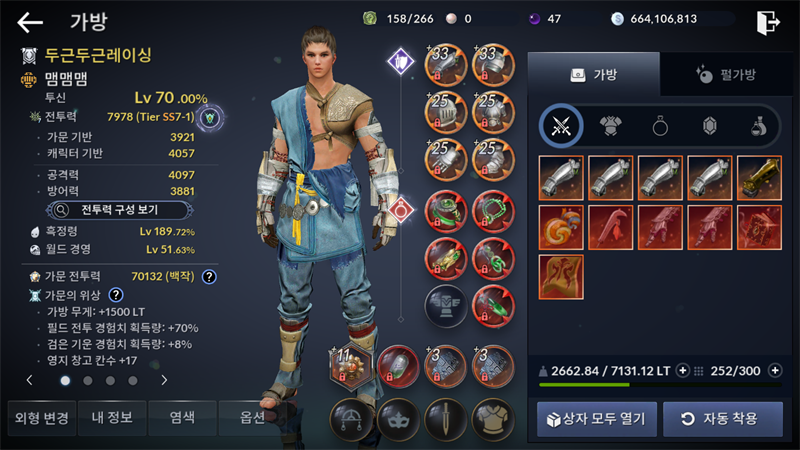Select the 가방 tab
This screenshot has width=800, height=450.
coord(593,74)
